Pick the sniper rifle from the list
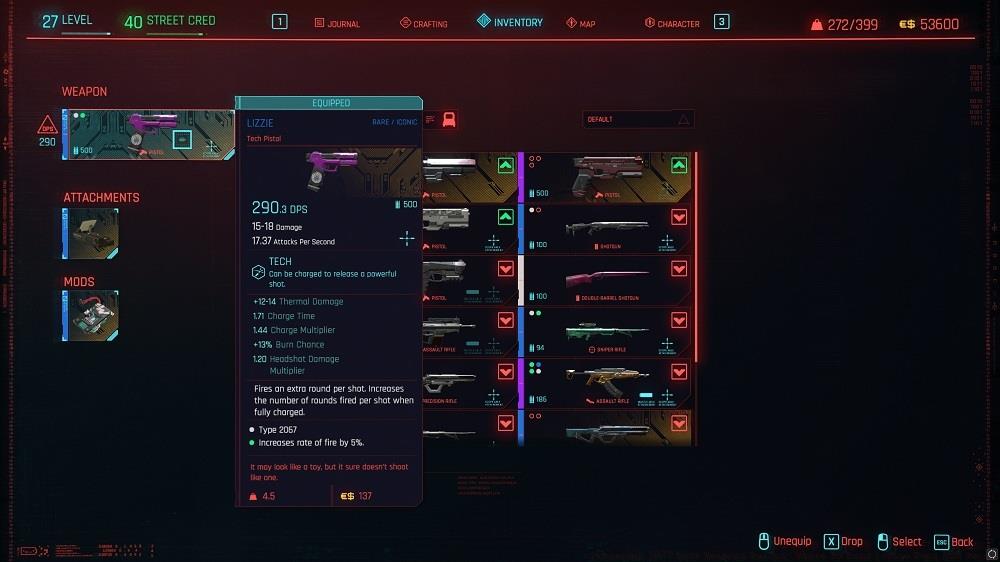The image size is (1000, 562). 608,333
